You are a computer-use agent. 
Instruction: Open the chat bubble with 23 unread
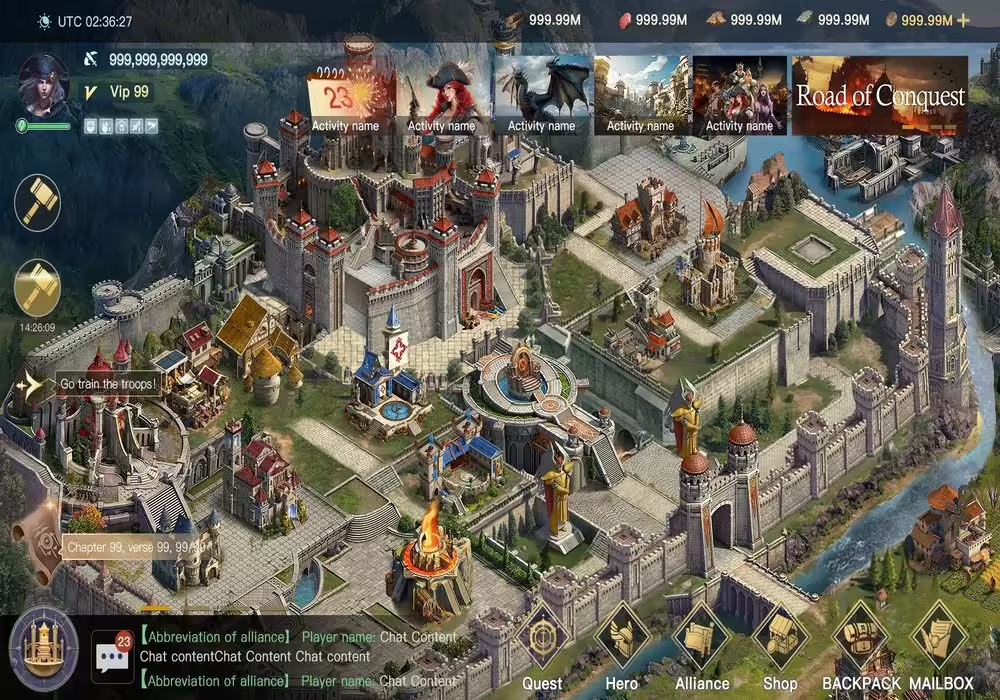click(112, 655)
